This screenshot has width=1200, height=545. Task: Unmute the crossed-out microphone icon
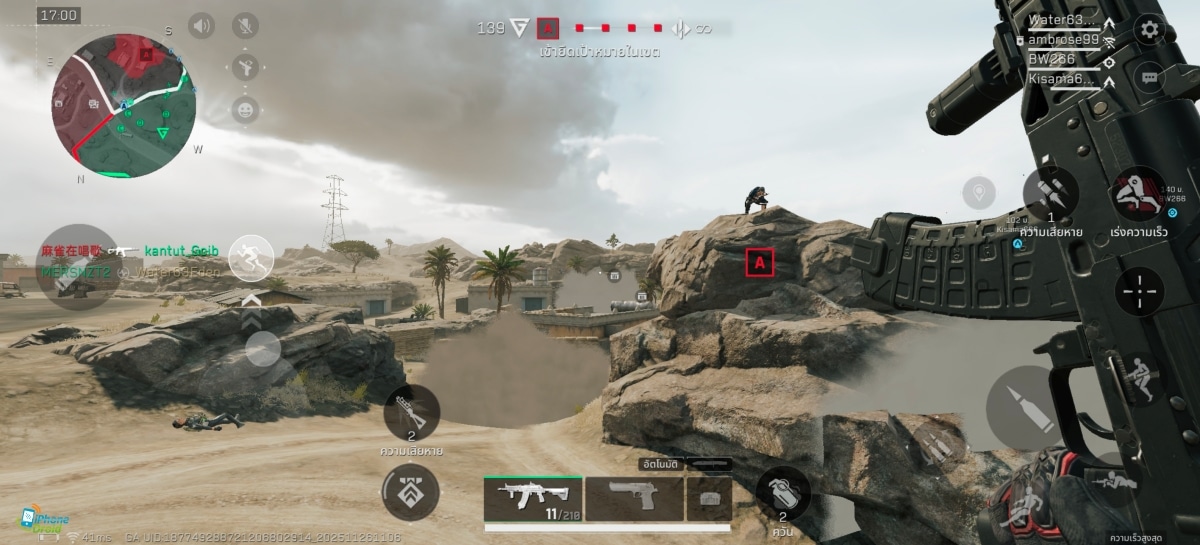(245, 26)
